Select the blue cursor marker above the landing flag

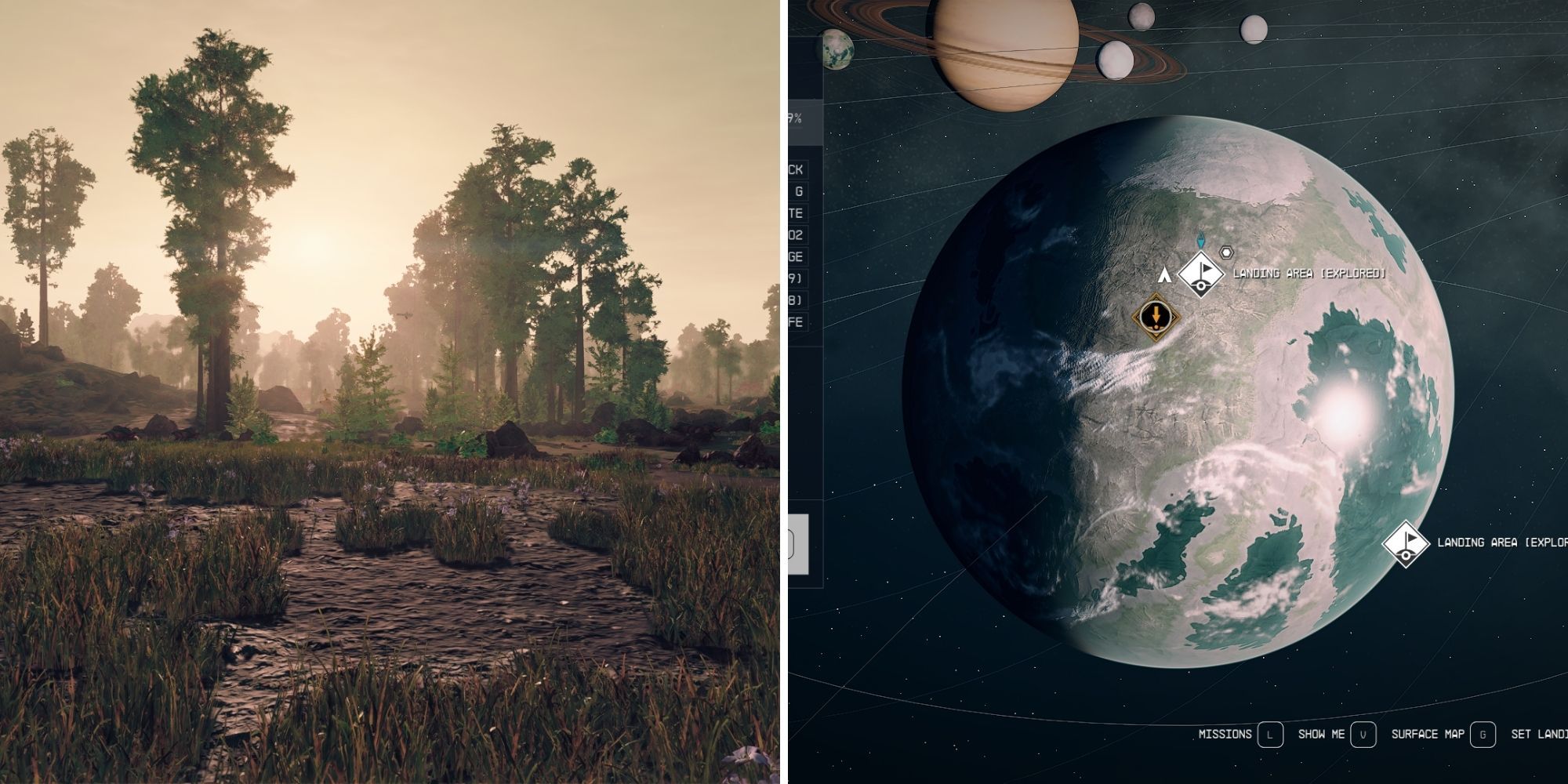1200,239
